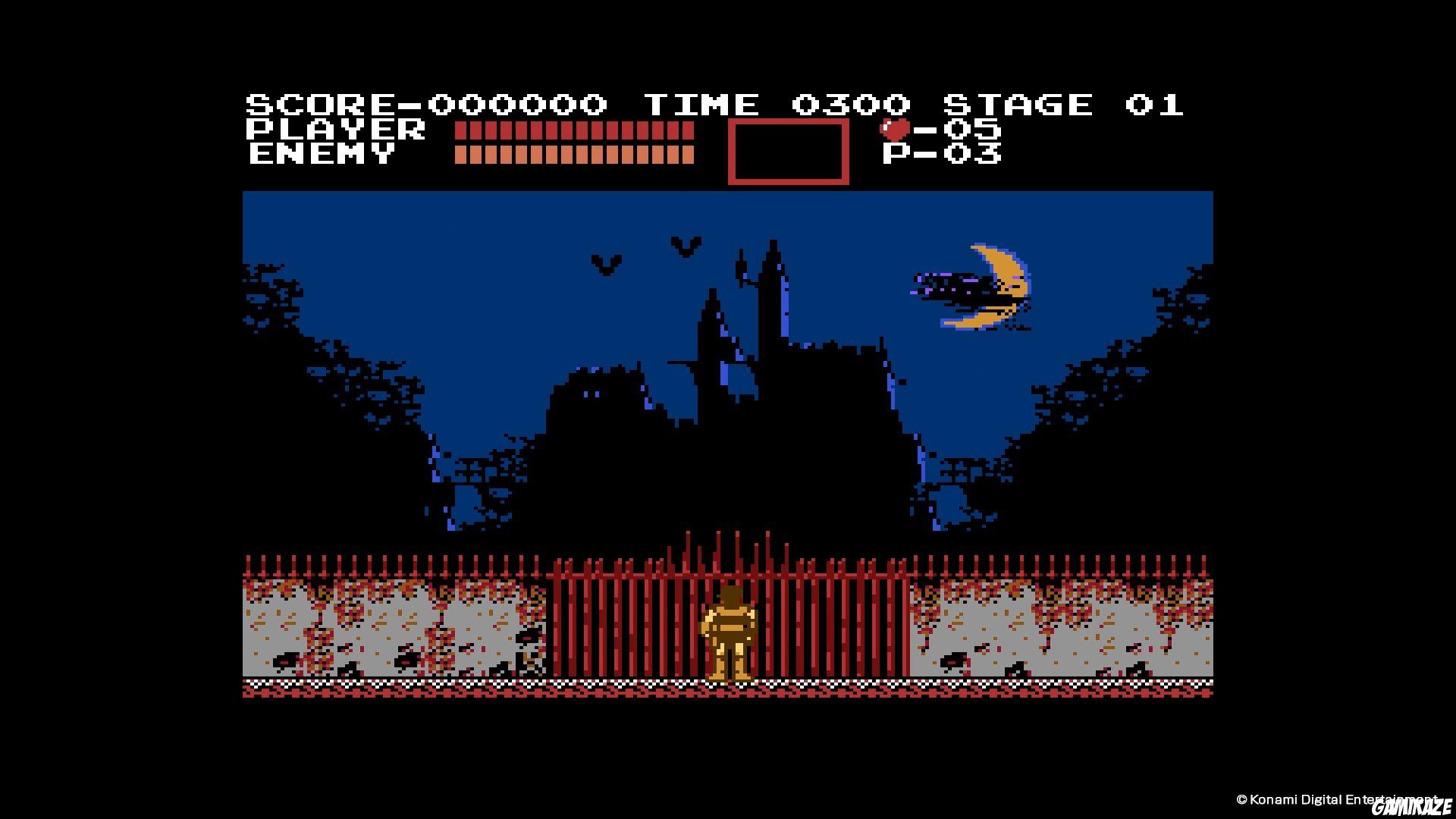Click the STAGE 01 label
Viewport: 1456px width, 819px height.
1062,104
